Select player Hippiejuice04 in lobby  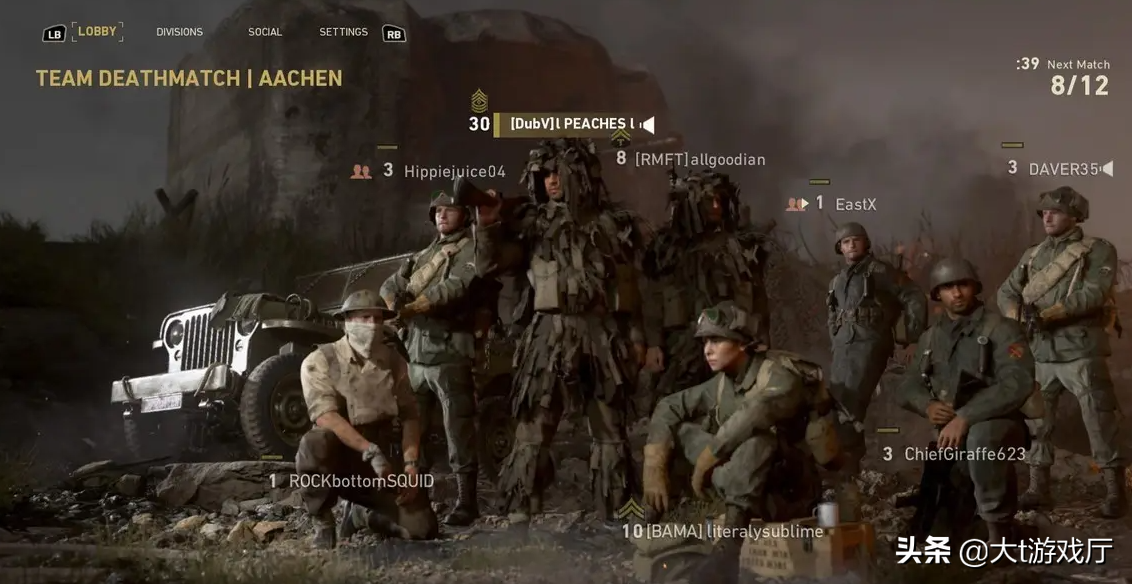point(454,171)
